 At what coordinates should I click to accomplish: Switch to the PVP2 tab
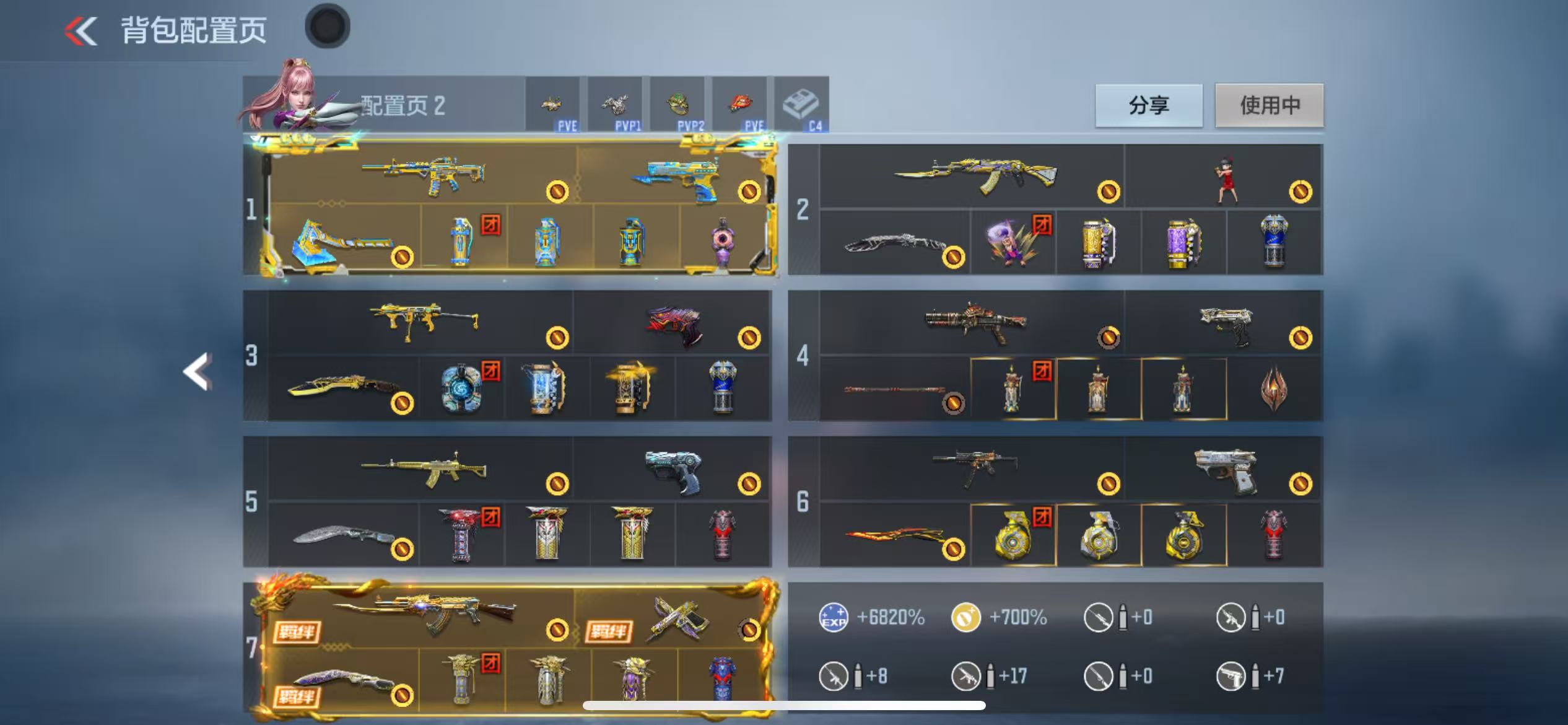coord(677,105)
